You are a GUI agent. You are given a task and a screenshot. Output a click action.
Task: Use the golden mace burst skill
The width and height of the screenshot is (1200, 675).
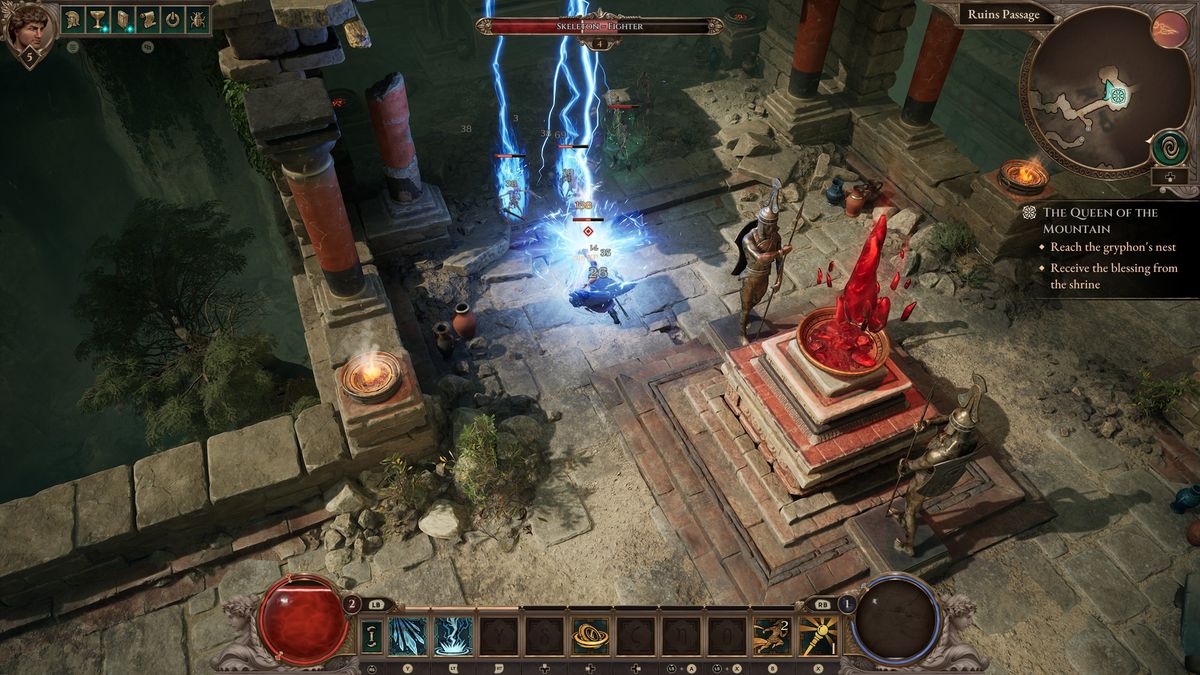[x=817, y=635]
